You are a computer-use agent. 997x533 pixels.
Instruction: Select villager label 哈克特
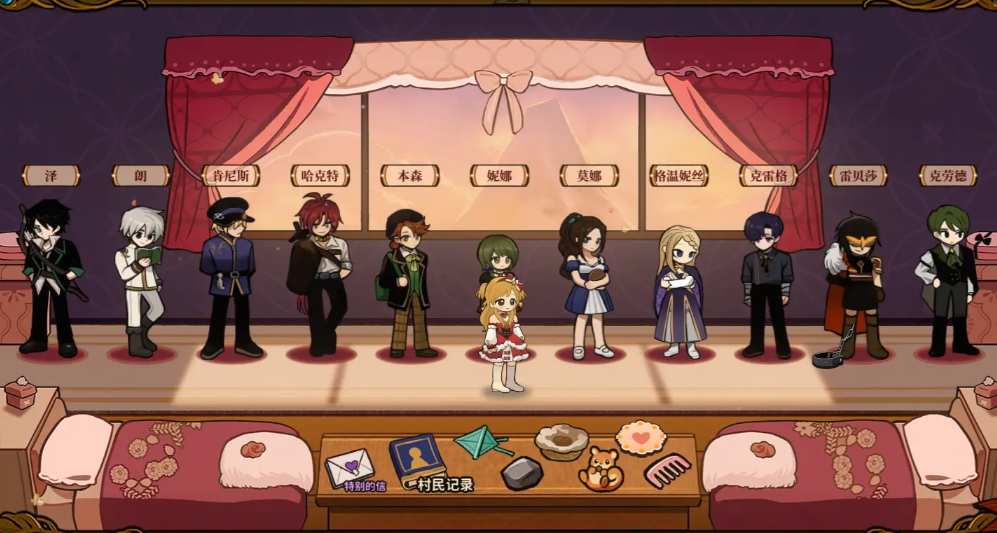pyautogui.click(x=320, y=176)
